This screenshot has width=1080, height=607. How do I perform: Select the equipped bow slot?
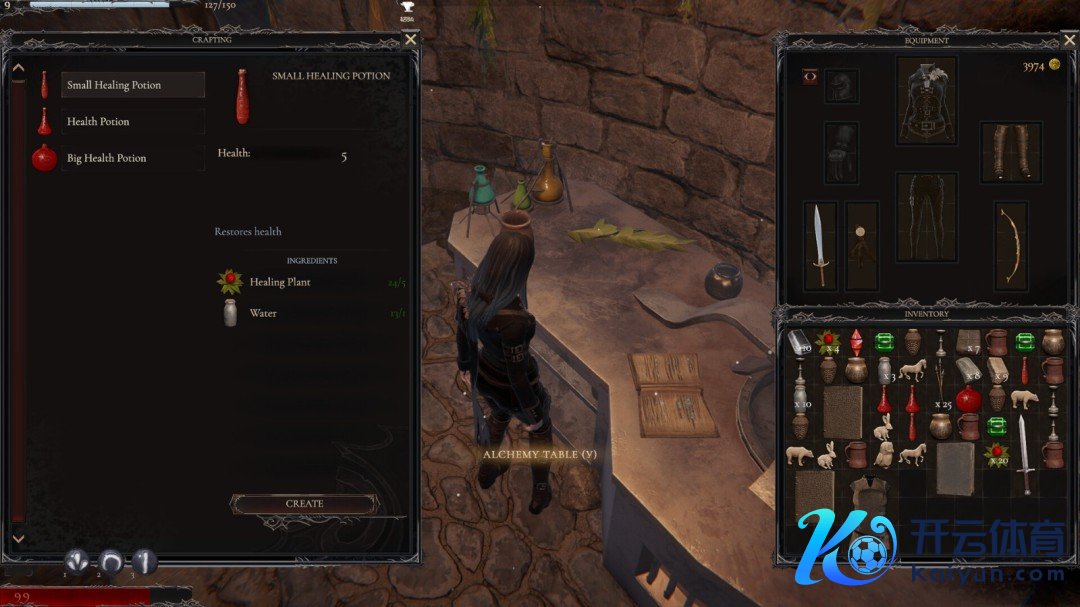pos(1012,246)
